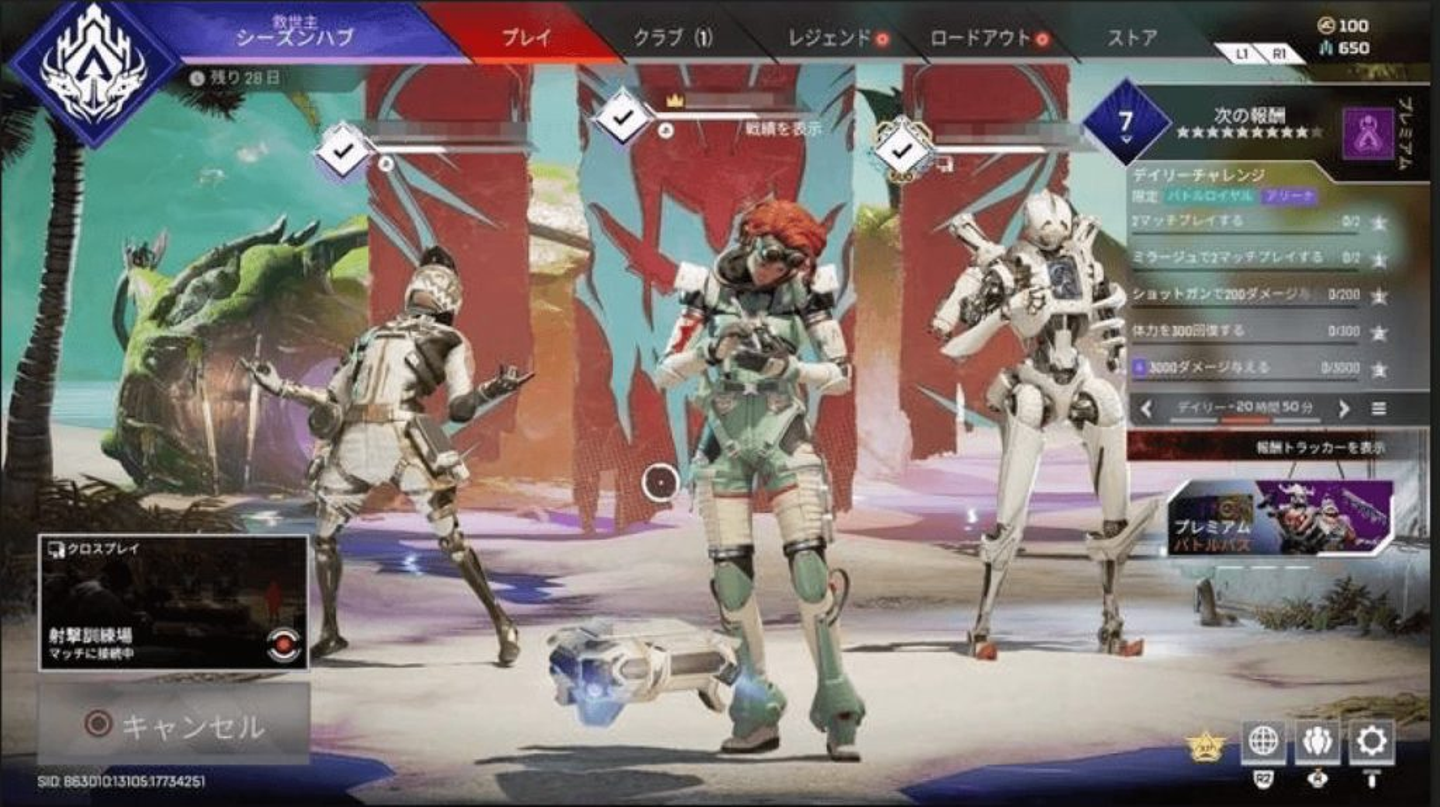Open the クラブ tab
The image size is (1440, 807).
point(672,38)
